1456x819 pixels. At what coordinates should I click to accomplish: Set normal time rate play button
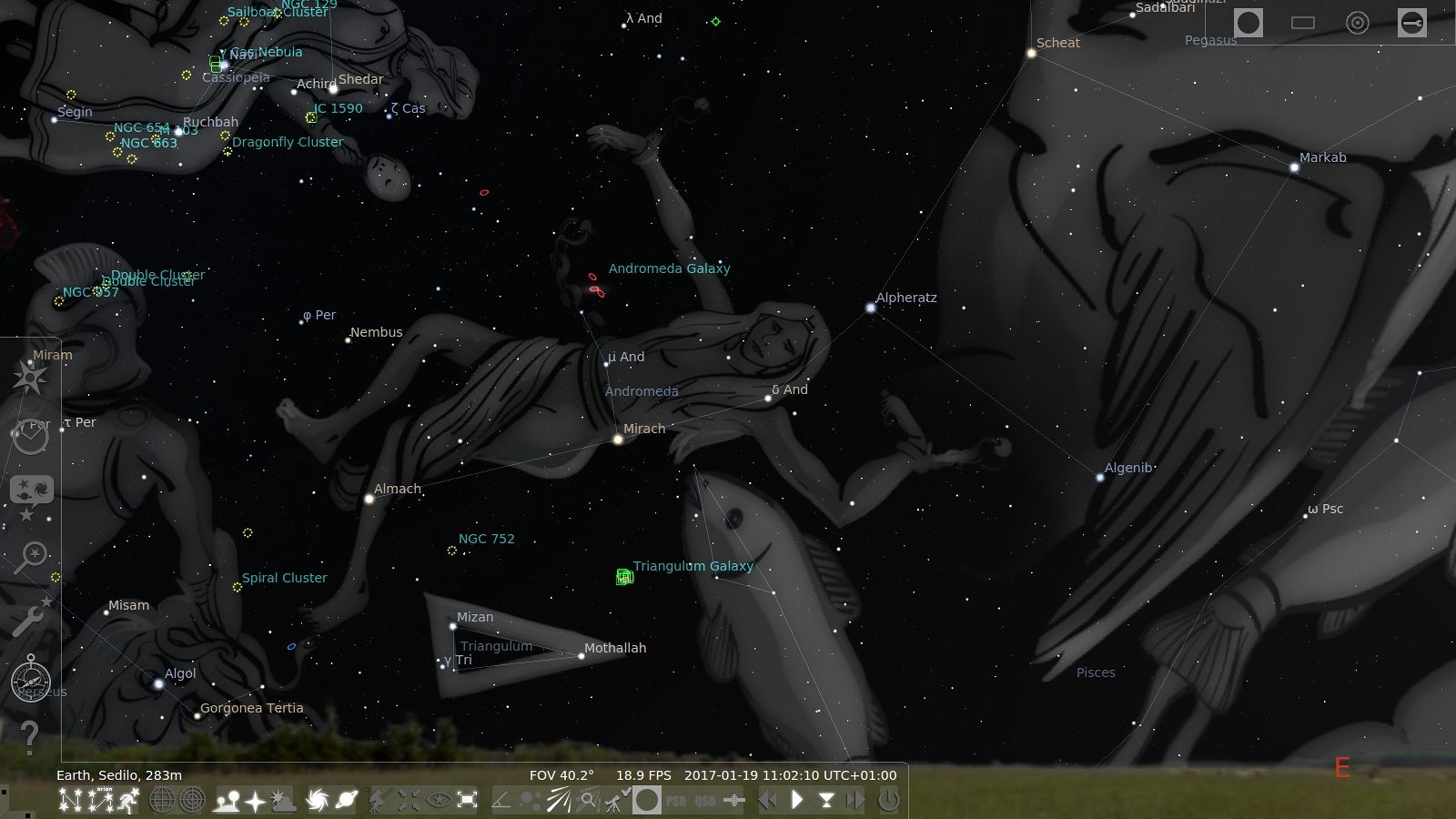pos(797,801)
